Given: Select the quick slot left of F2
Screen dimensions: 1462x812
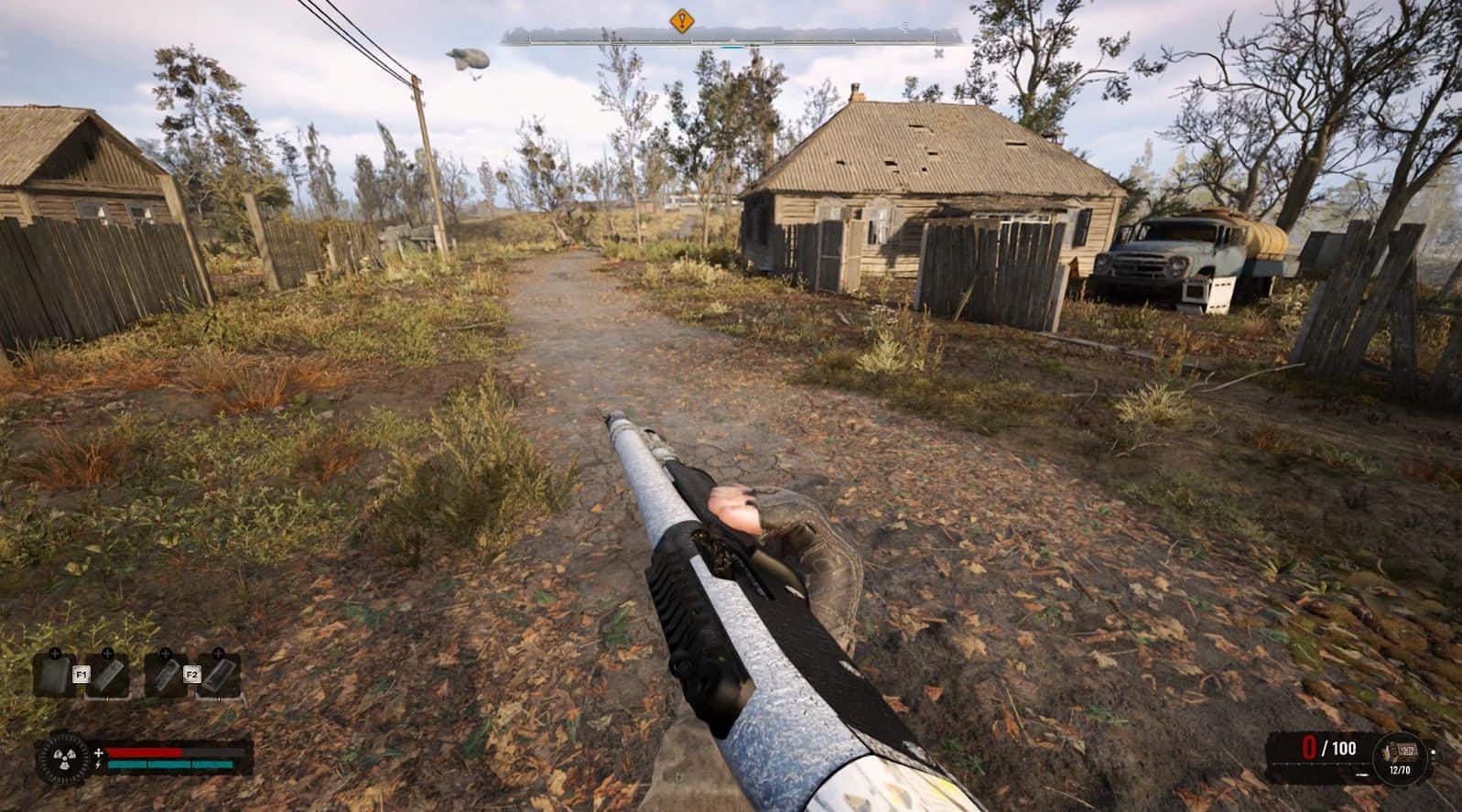Looking at the screenshot, I should (166, 676).
